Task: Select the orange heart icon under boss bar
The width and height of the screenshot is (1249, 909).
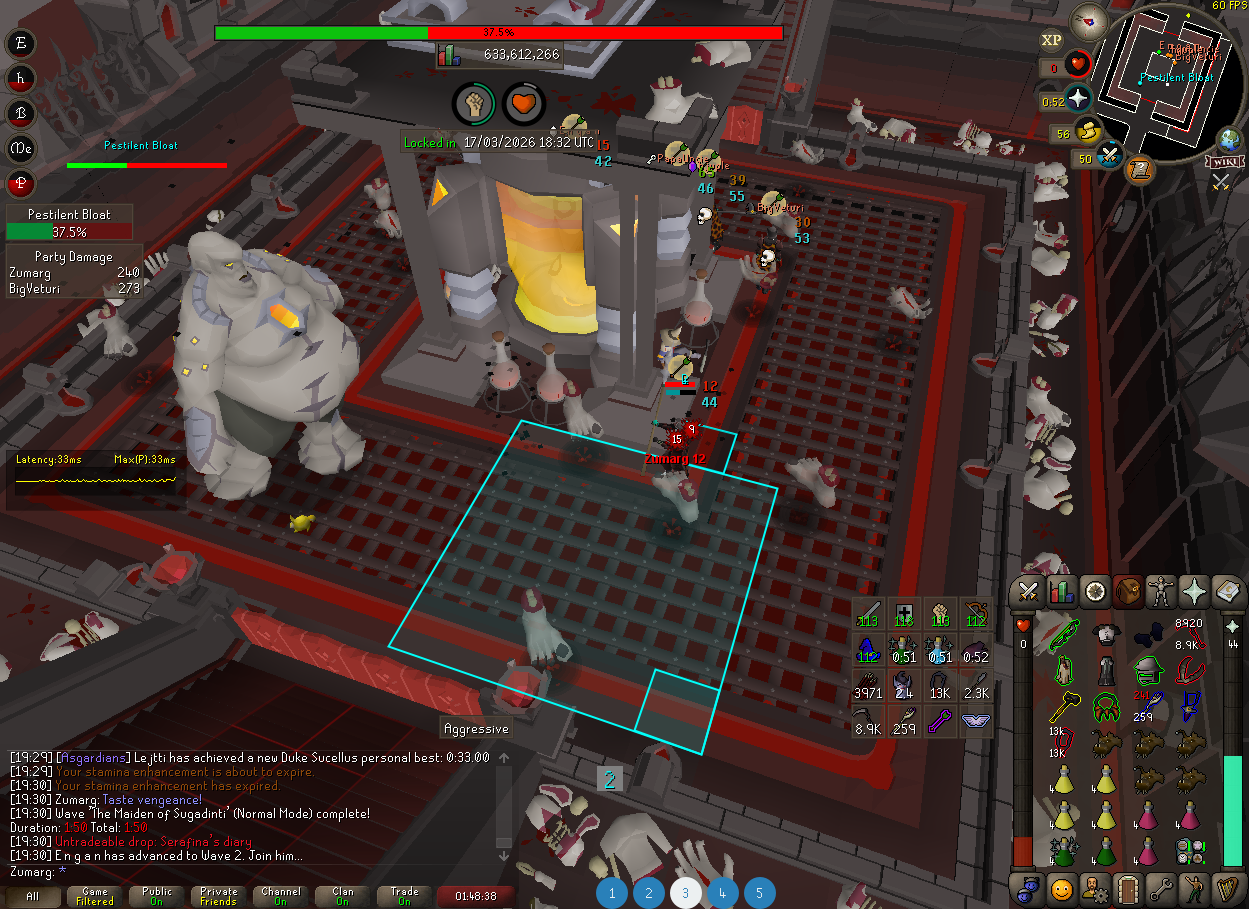Action: pyautogui.click(x=523, y=102)
